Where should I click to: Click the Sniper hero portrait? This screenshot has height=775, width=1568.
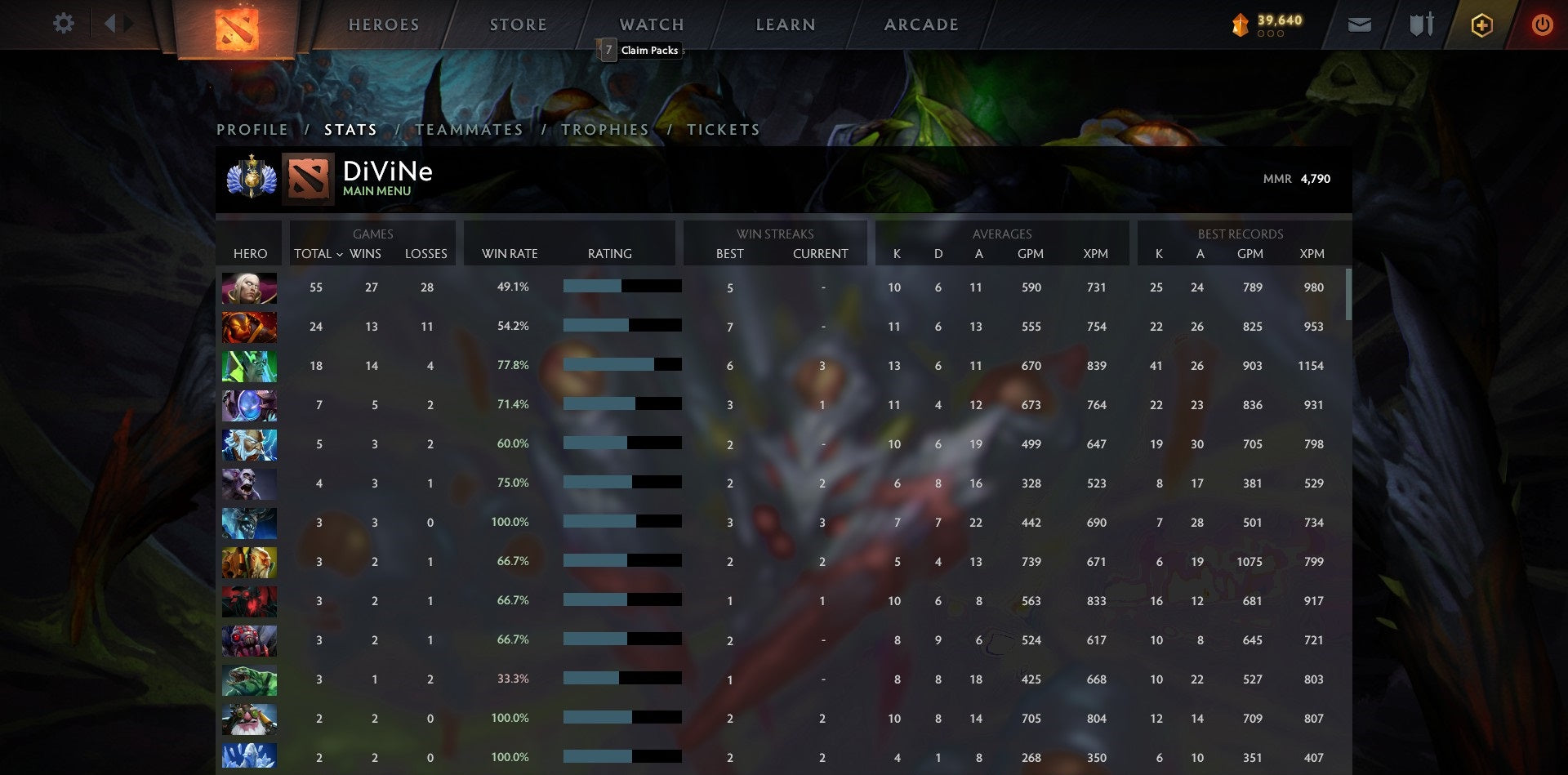[249, 718]
